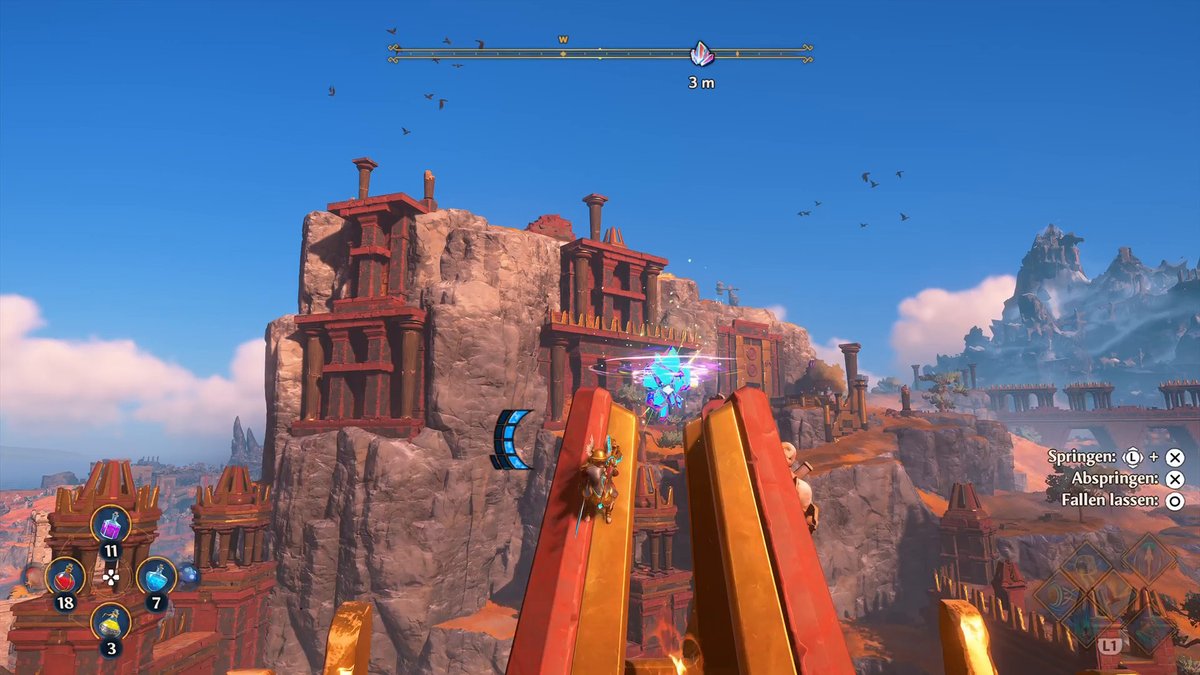Activate the upward arrow godly power

coord(1146,558)
